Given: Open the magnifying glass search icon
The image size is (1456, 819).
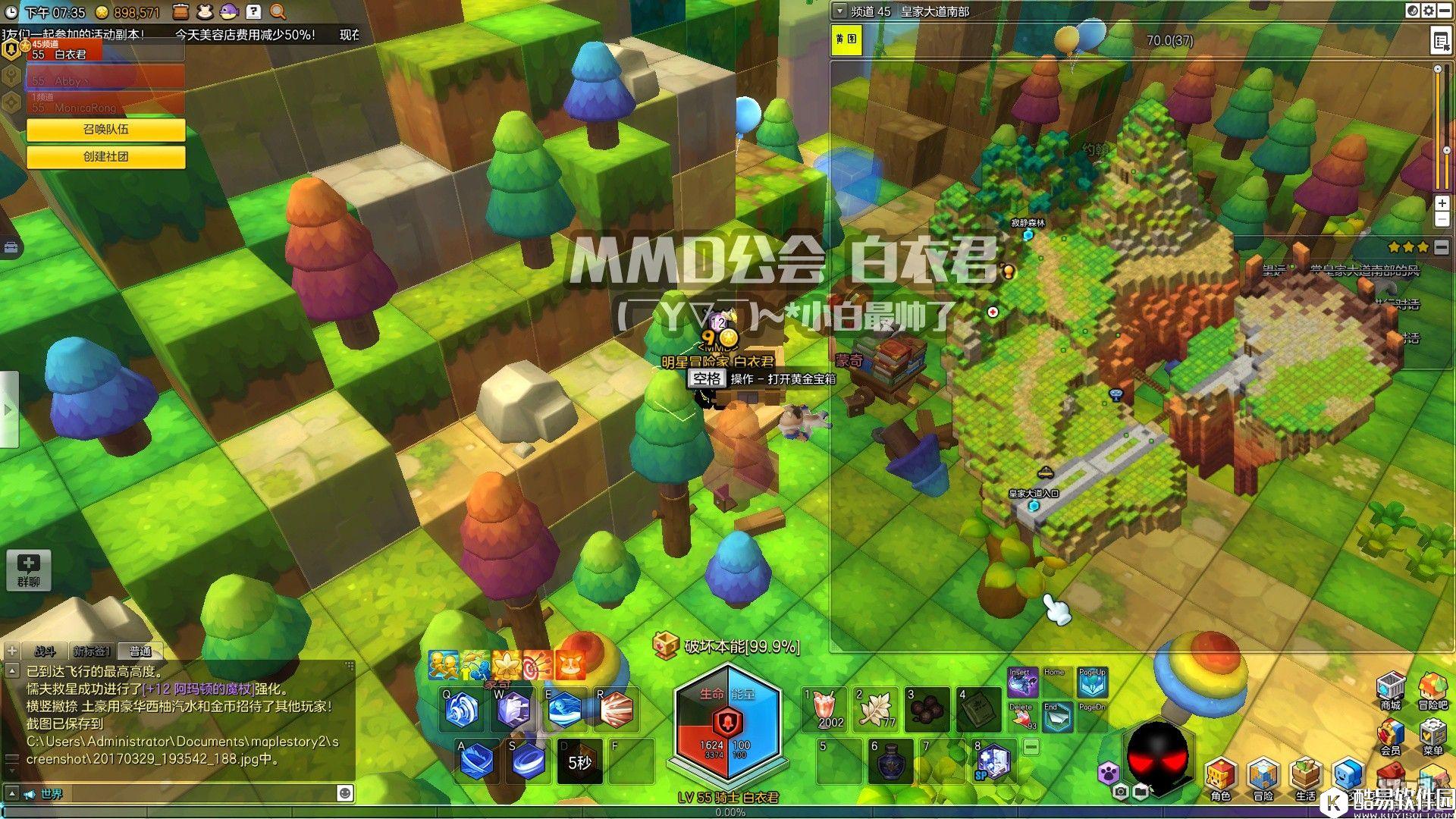Looking at the screenshot, I should pyautogui.click(x=278, y=11).
